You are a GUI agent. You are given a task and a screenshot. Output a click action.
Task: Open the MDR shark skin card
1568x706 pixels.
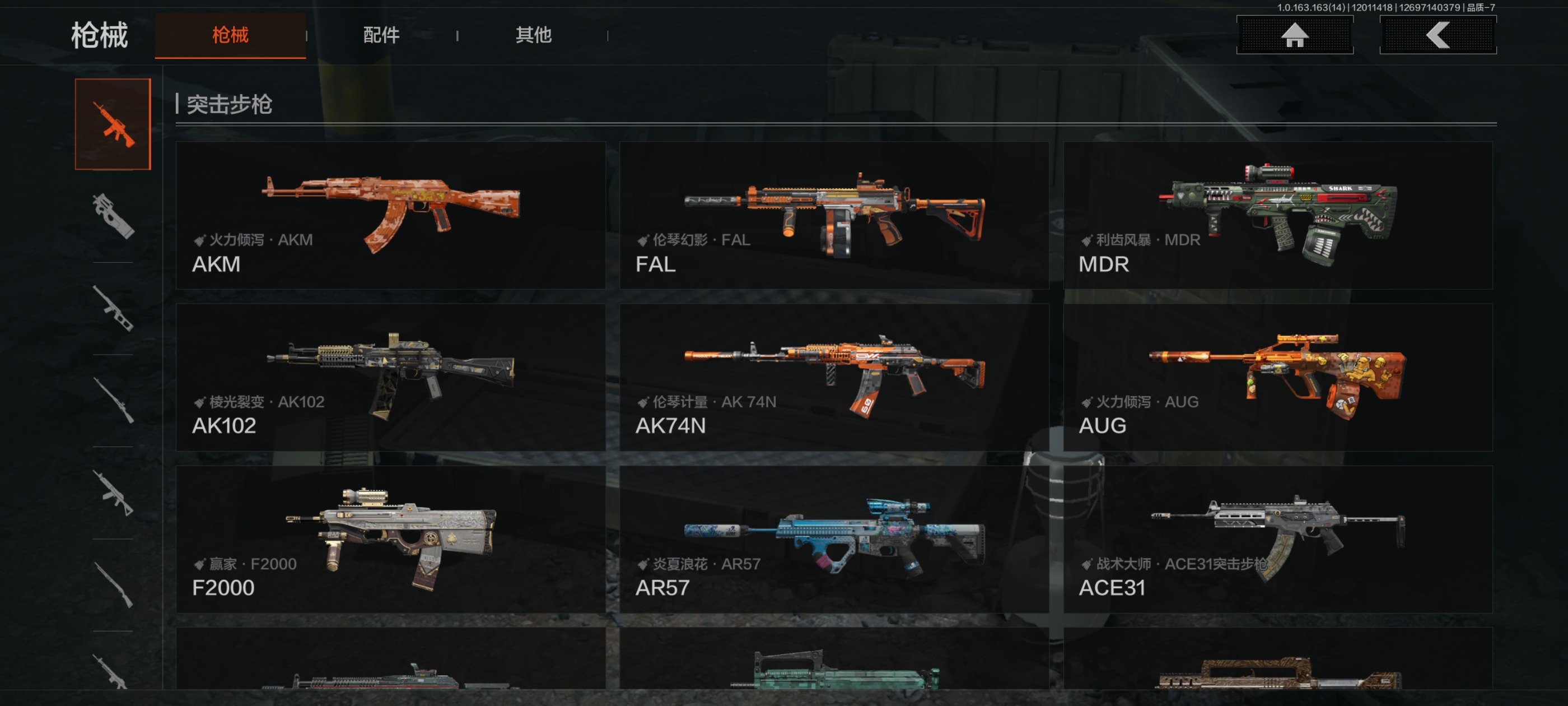(x=1277, y=215)
